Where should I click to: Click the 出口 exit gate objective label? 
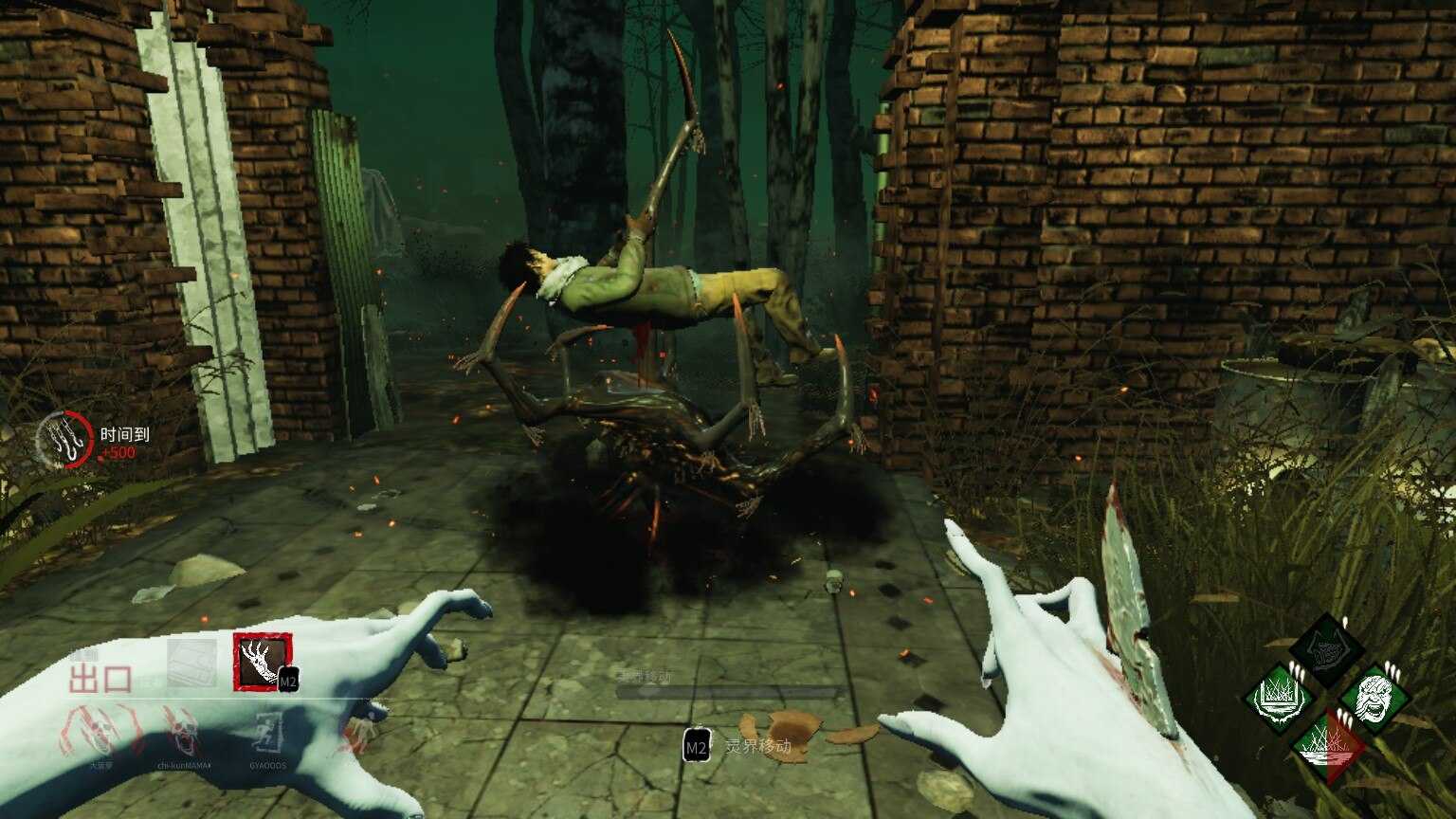click(x=99, y=679)
